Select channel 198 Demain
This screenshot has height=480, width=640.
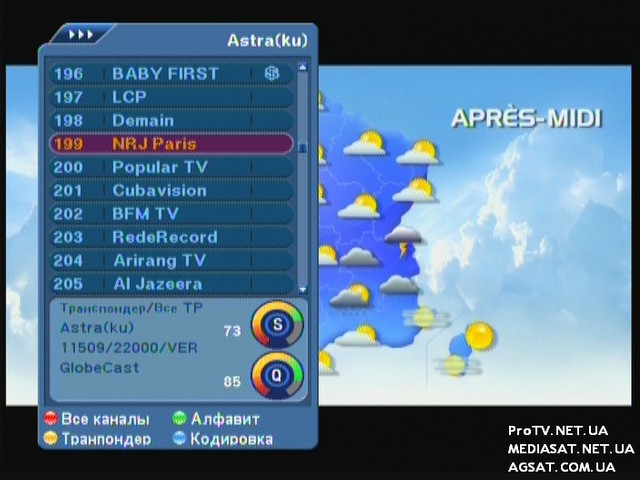point(170,120)
